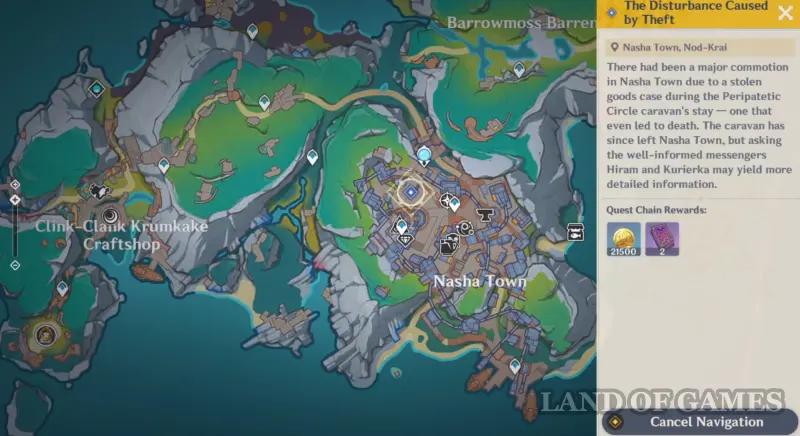The height and width of the screenshot is (436, 800).
Task: Zoom out with the map zoom minus button
Action: [15, 265]
